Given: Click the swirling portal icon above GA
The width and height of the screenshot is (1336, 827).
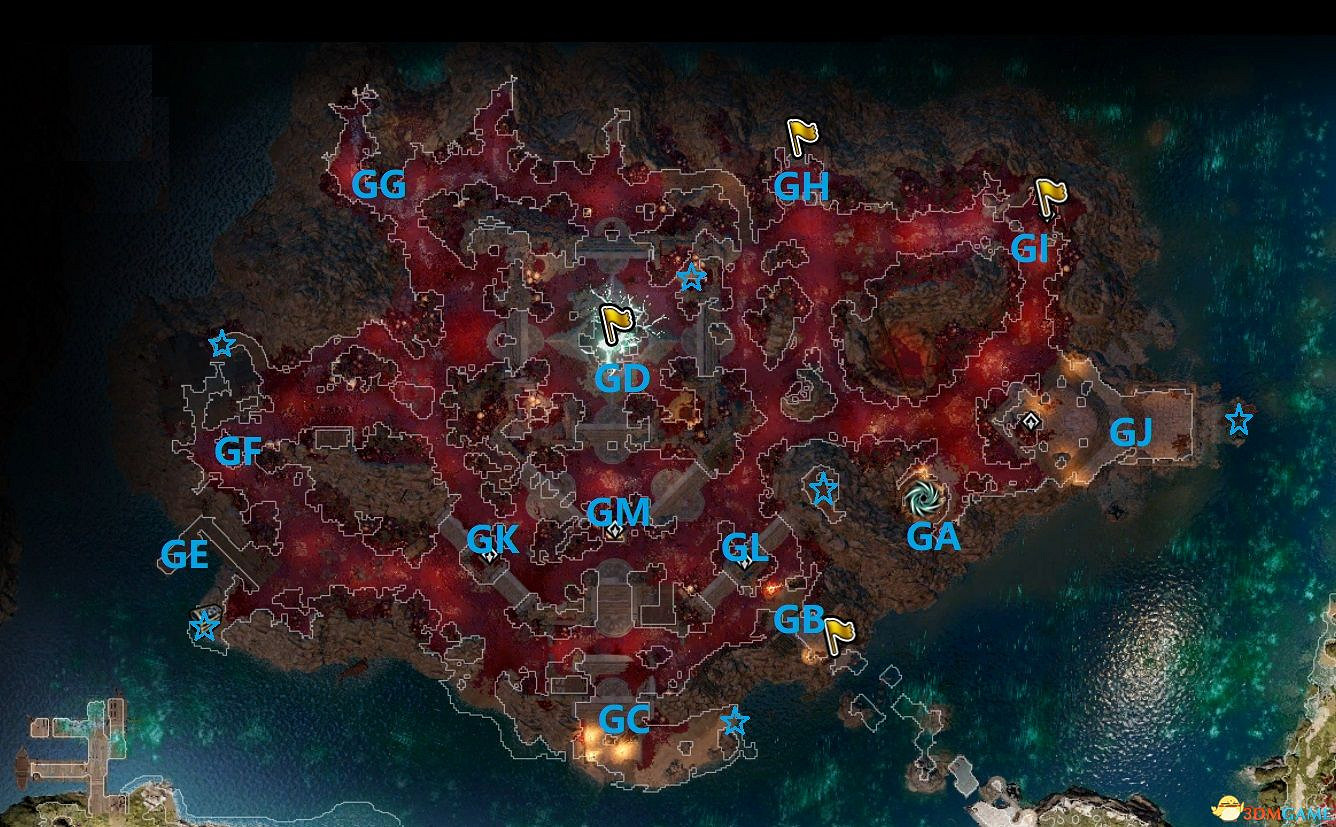Looking at the screenshot, I should coord(923,495).
